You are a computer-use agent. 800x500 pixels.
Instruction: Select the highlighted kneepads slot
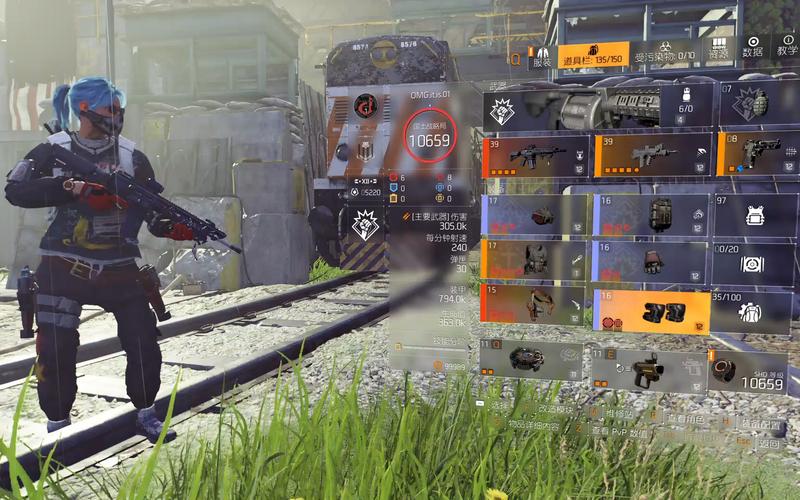(x=651, y=312)
